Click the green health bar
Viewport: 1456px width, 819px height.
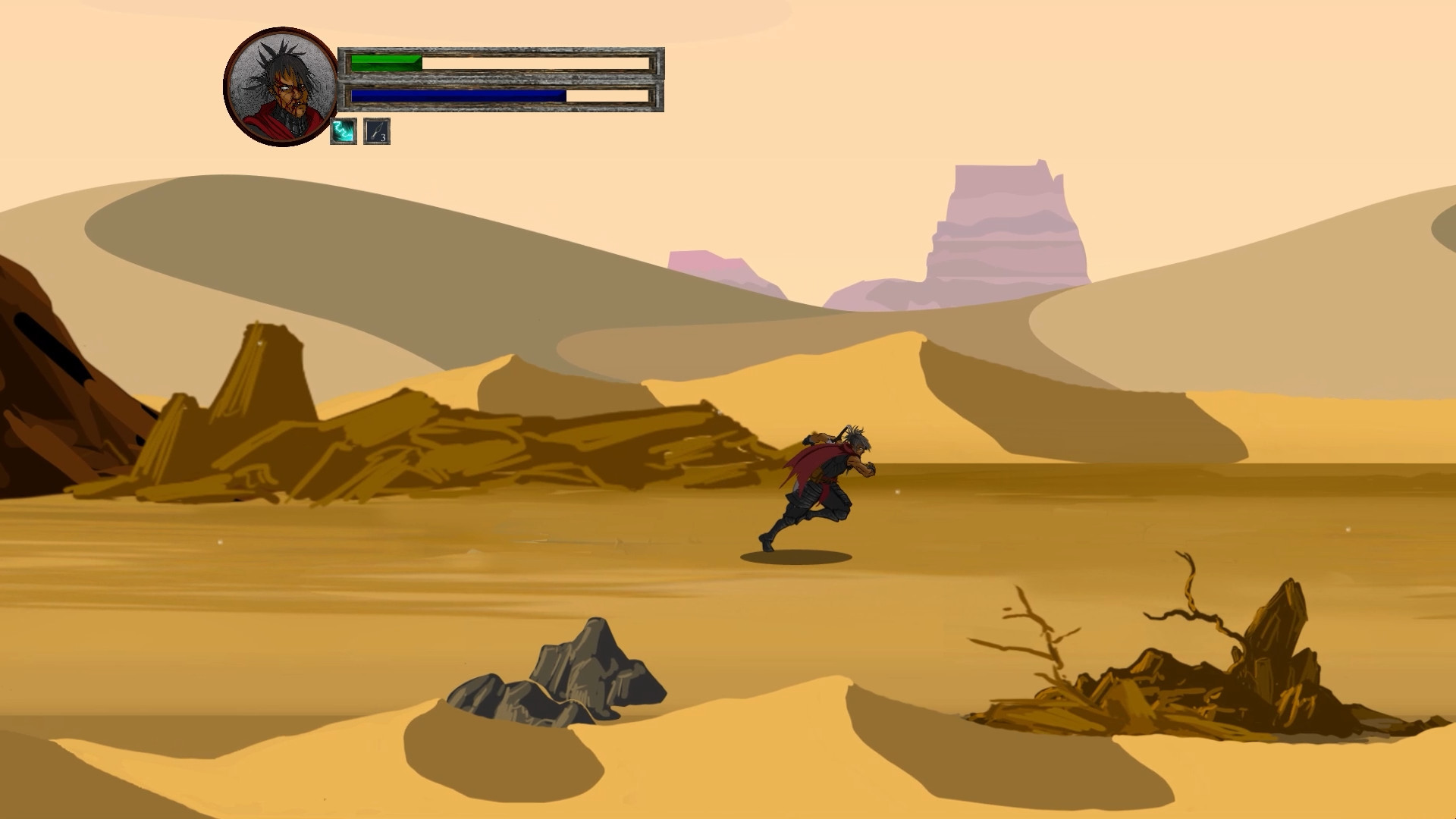click(x=383, y=63)
